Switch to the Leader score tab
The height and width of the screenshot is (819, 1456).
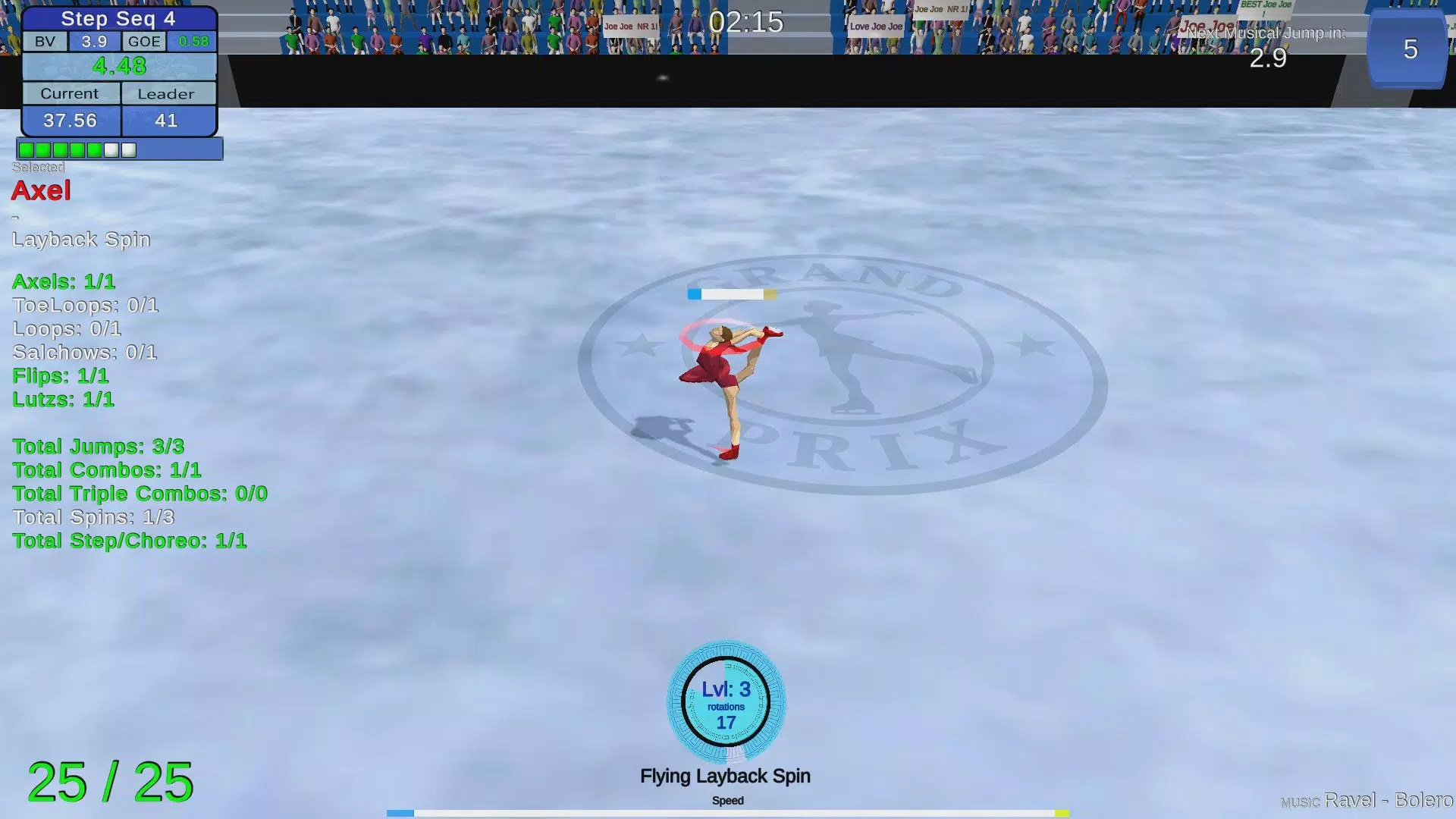(167, 93)
